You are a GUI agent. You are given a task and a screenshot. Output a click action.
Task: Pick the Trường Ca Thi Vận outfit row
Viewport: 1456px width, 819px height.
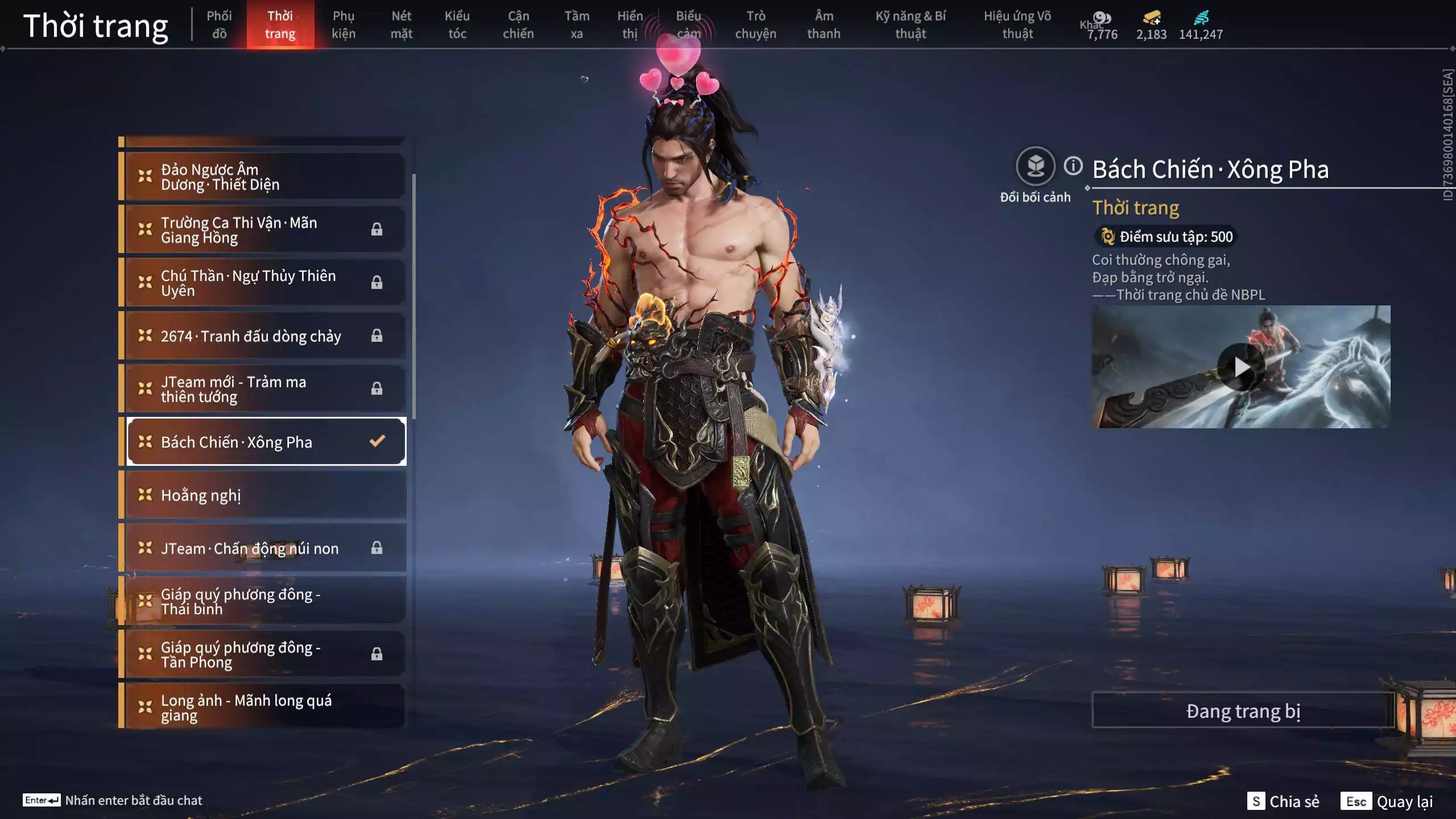point(265,230)
